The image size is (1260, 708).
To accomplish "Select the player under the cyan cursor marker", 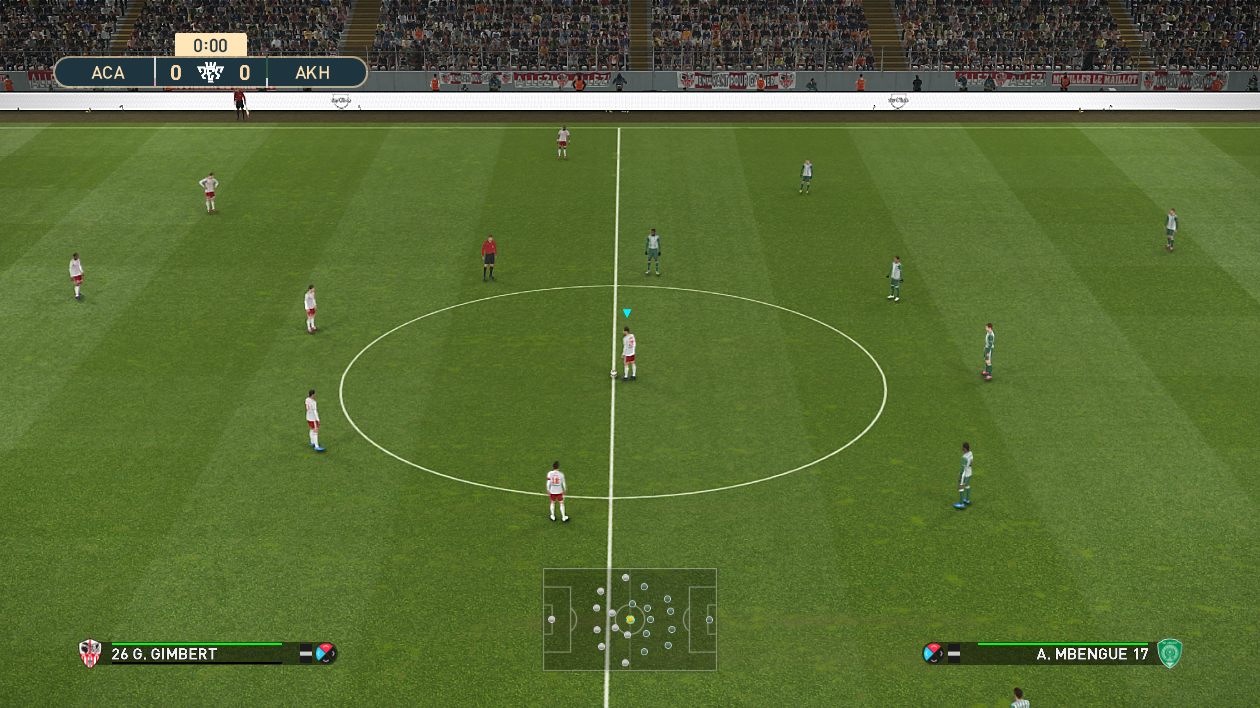I will pos(629,353).
